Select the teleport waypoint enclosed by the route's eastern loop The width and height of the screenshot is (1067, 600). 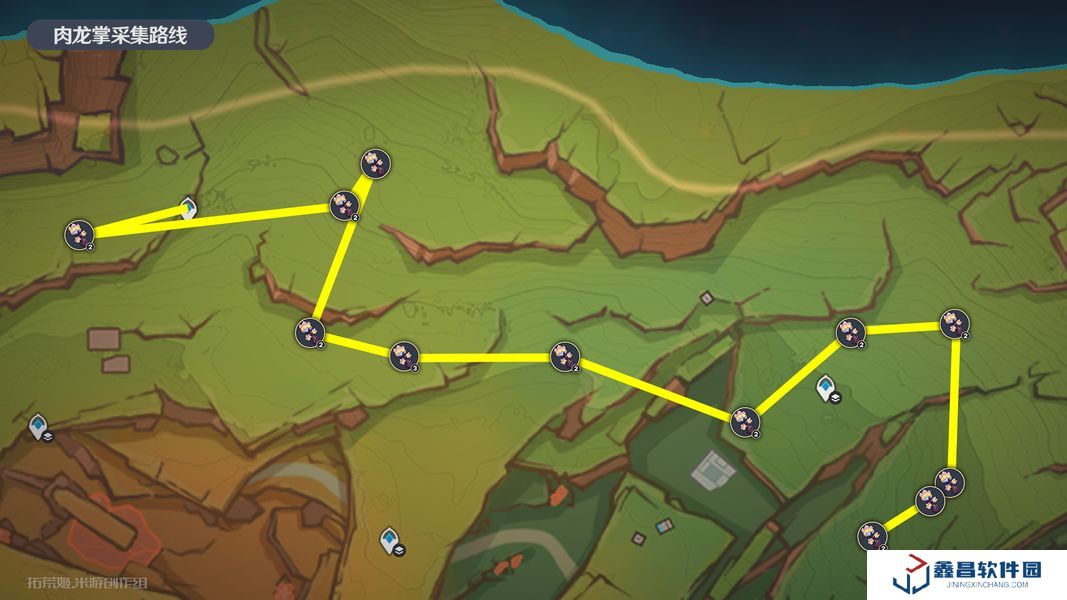[x=826, y=387]
